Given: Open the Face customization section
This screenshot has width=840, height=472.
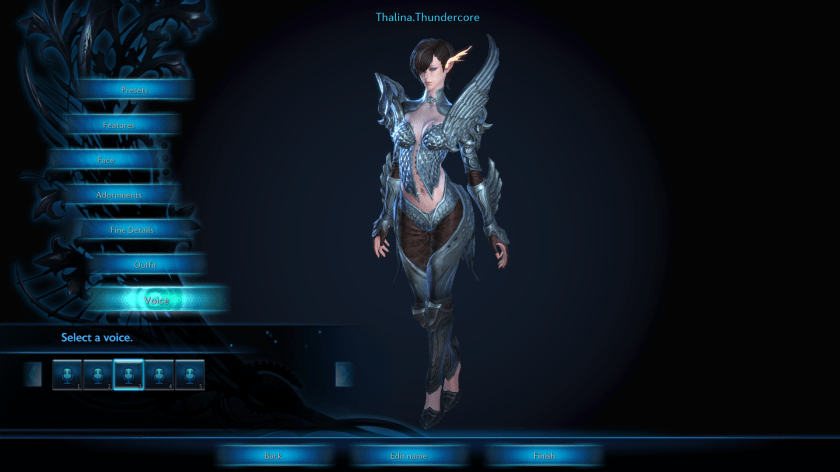Looking at the screenshot, I should (106, 160).
